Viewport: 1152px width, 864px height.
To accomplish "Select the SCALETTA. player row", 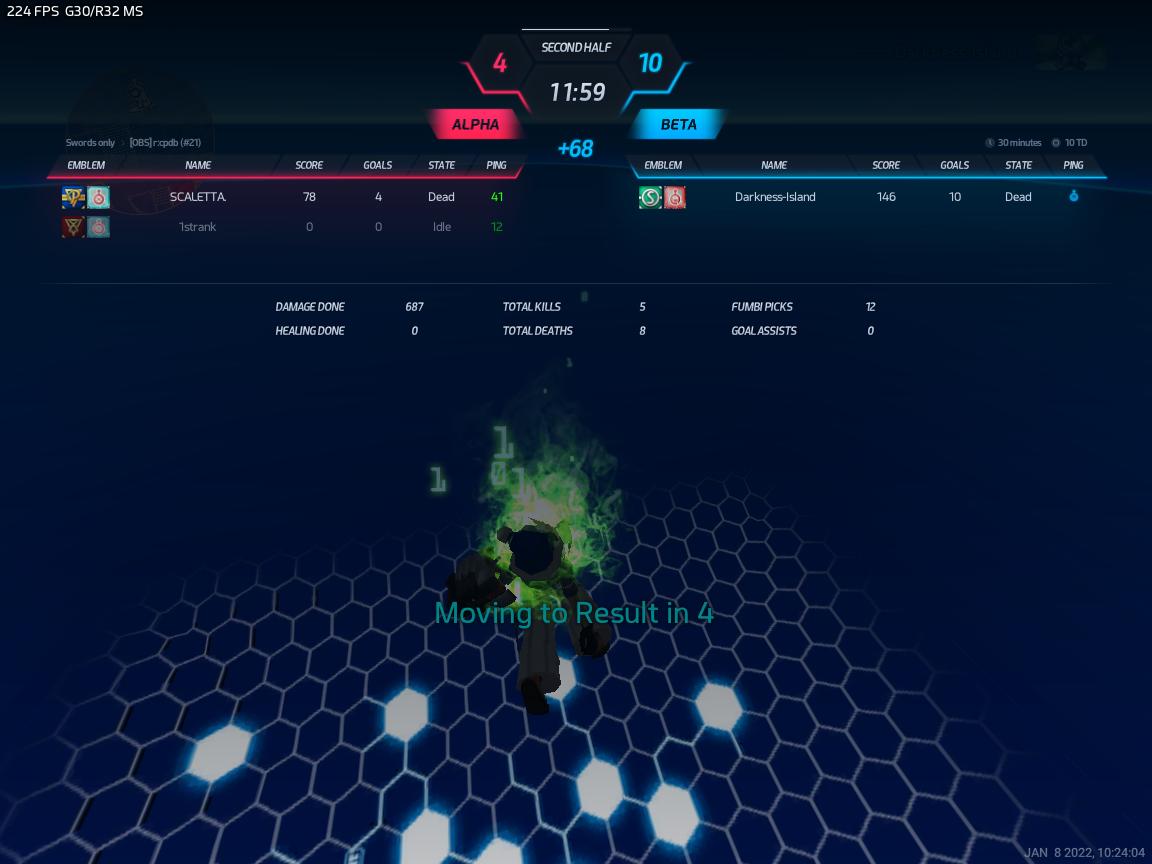I will coord(198,197).
